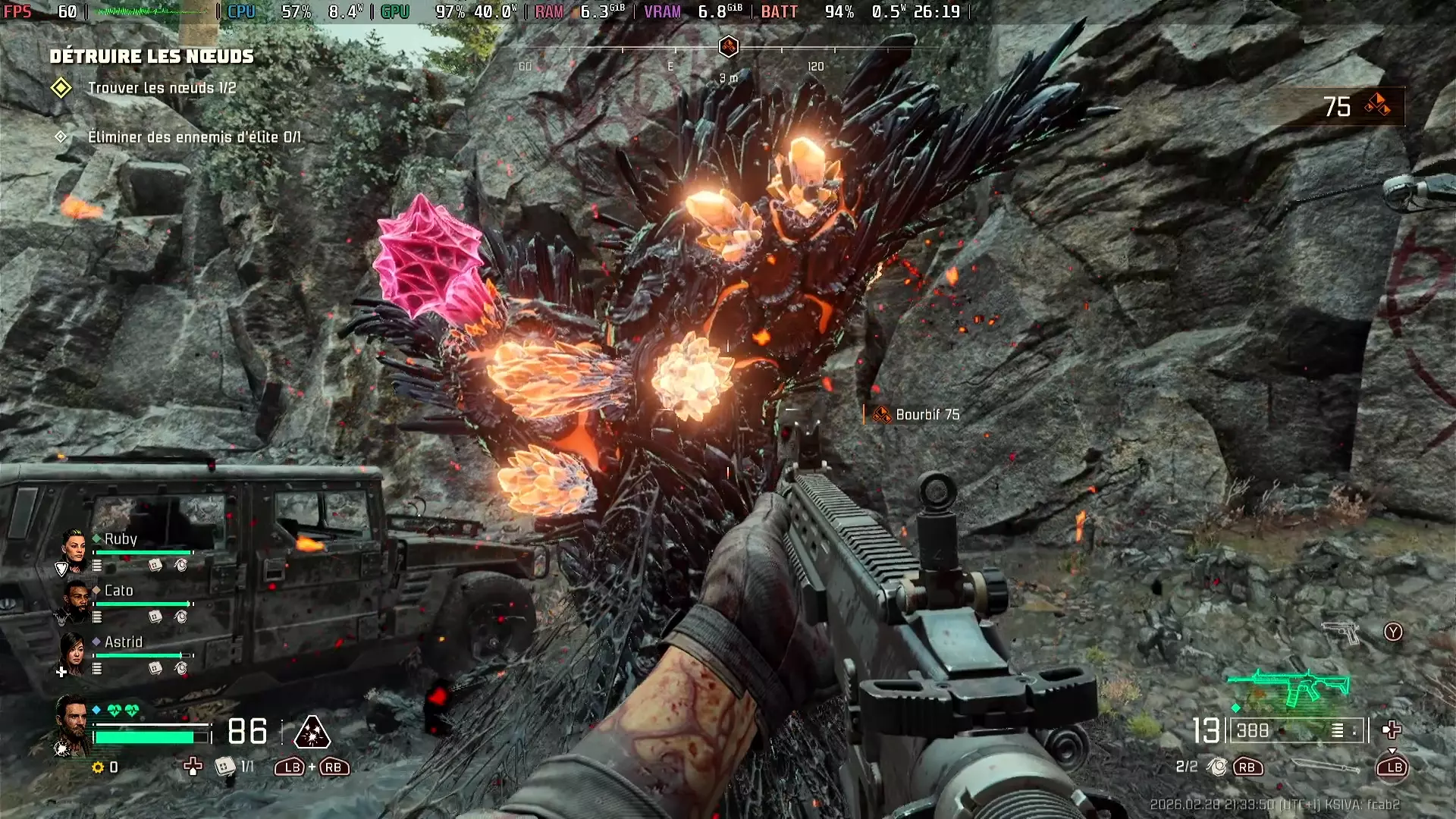The width and height of the screenshot is (1456, 819).
Task: Click Astrid's grenade status icon
Action: (180, 668)
